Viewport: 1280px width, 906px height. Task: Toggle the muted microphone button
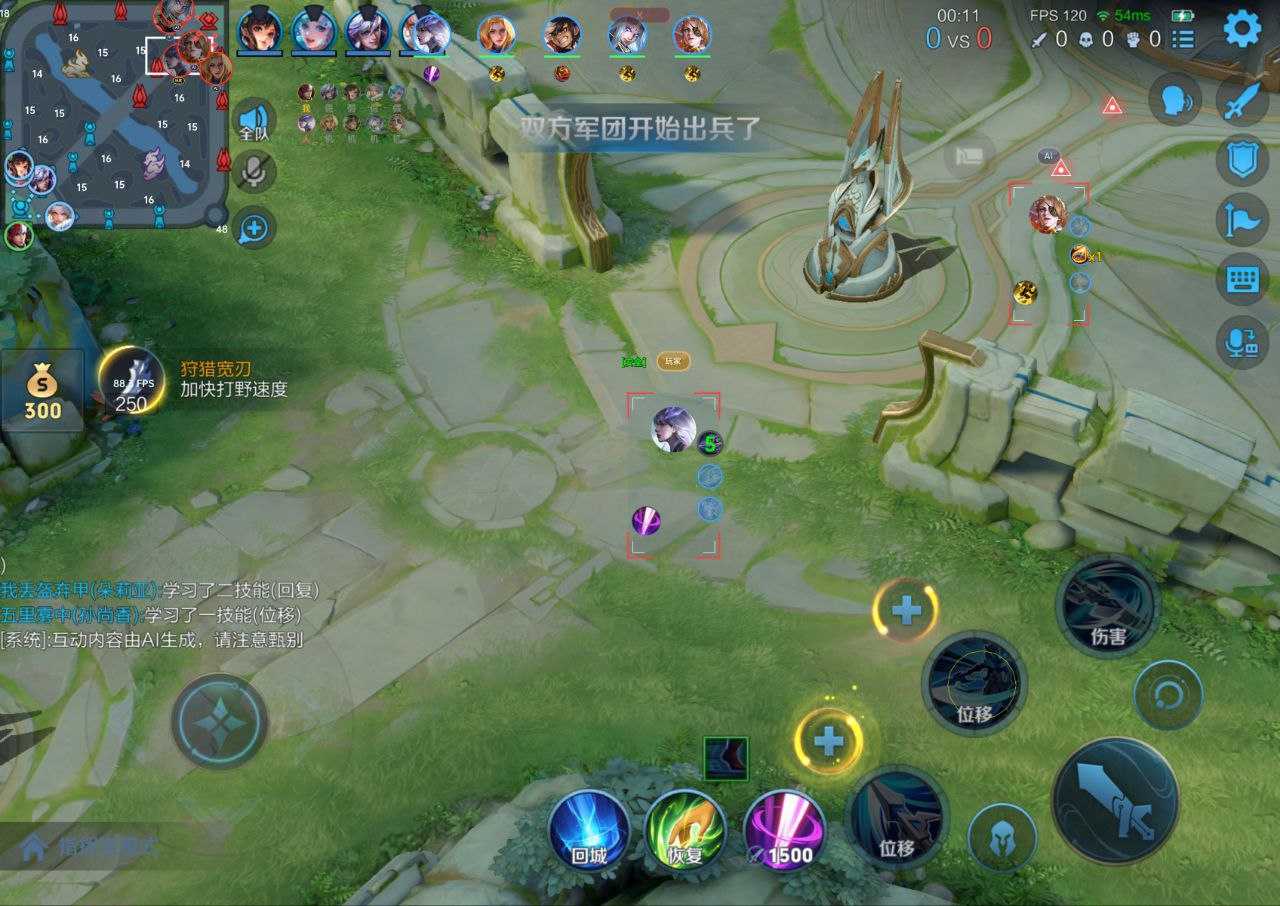tap(254, 174)
